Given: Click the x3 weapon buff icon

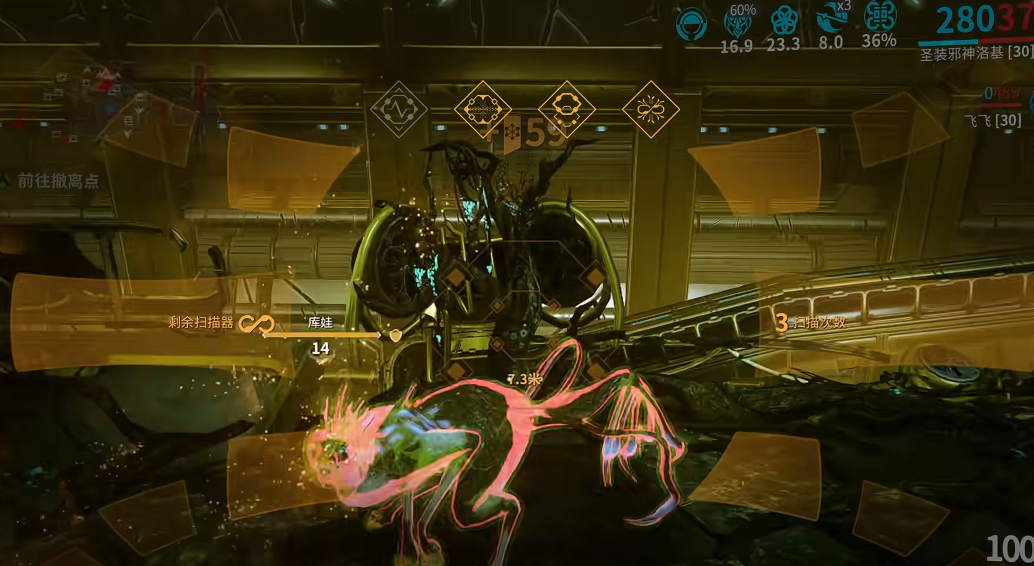Looking at the screenshot, I should (830, 18).
